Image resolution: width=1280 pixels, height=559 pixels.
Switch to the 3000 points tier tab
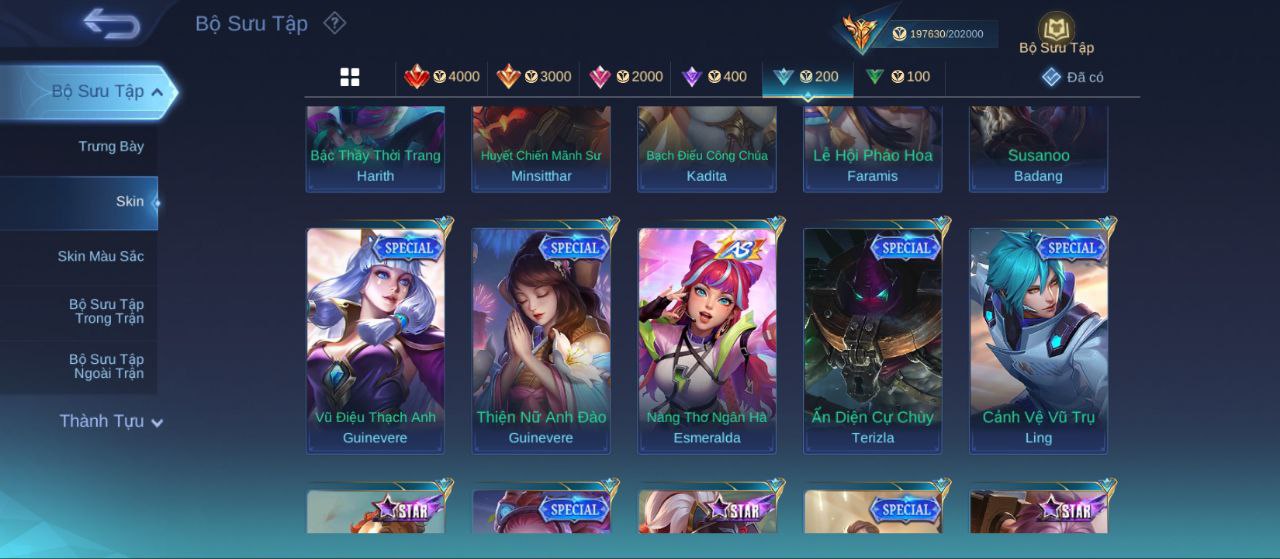pyautogui.click(x=535, y=77)
